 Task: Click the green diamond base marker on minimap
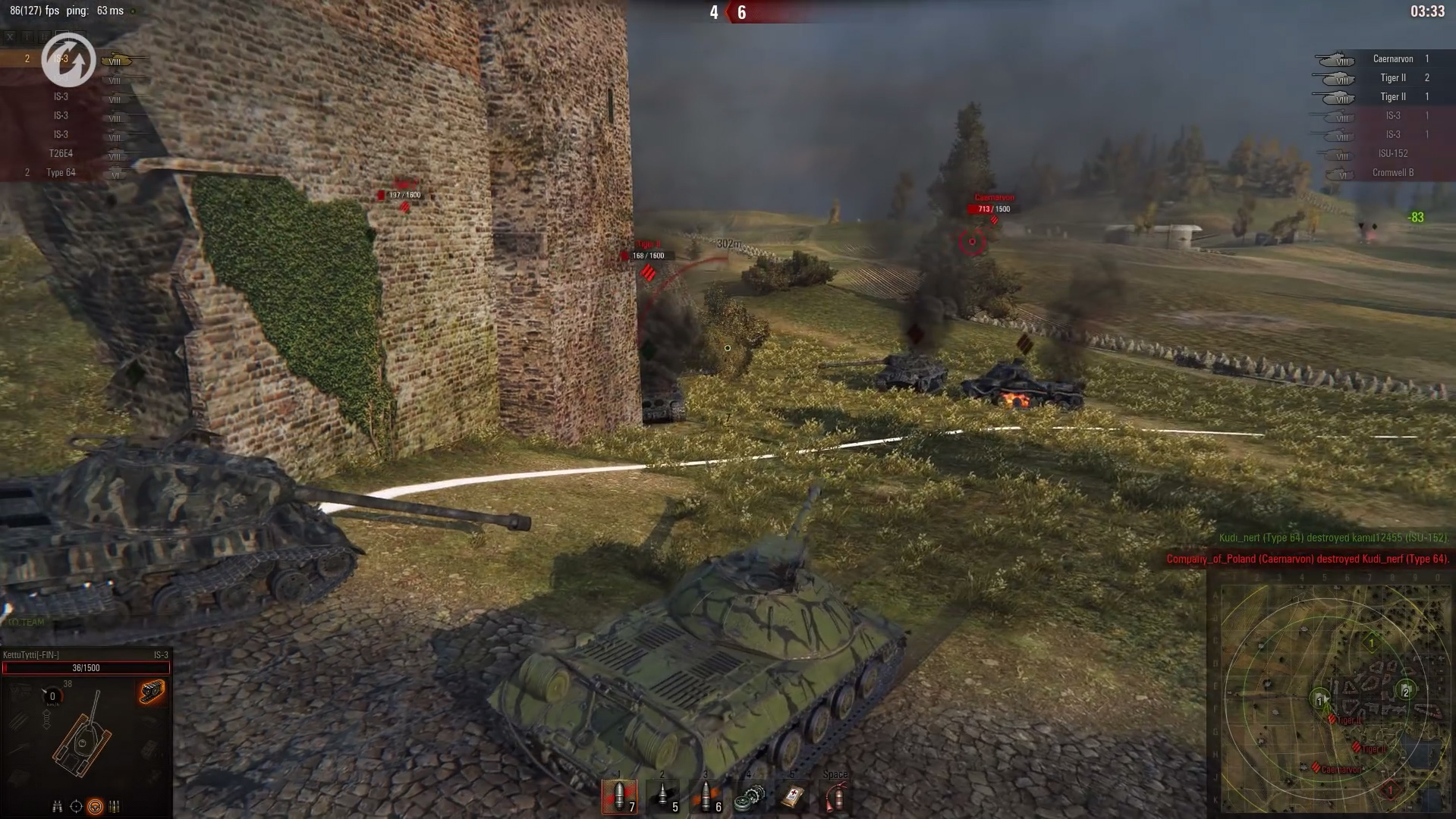click(x=1371, y=643)
